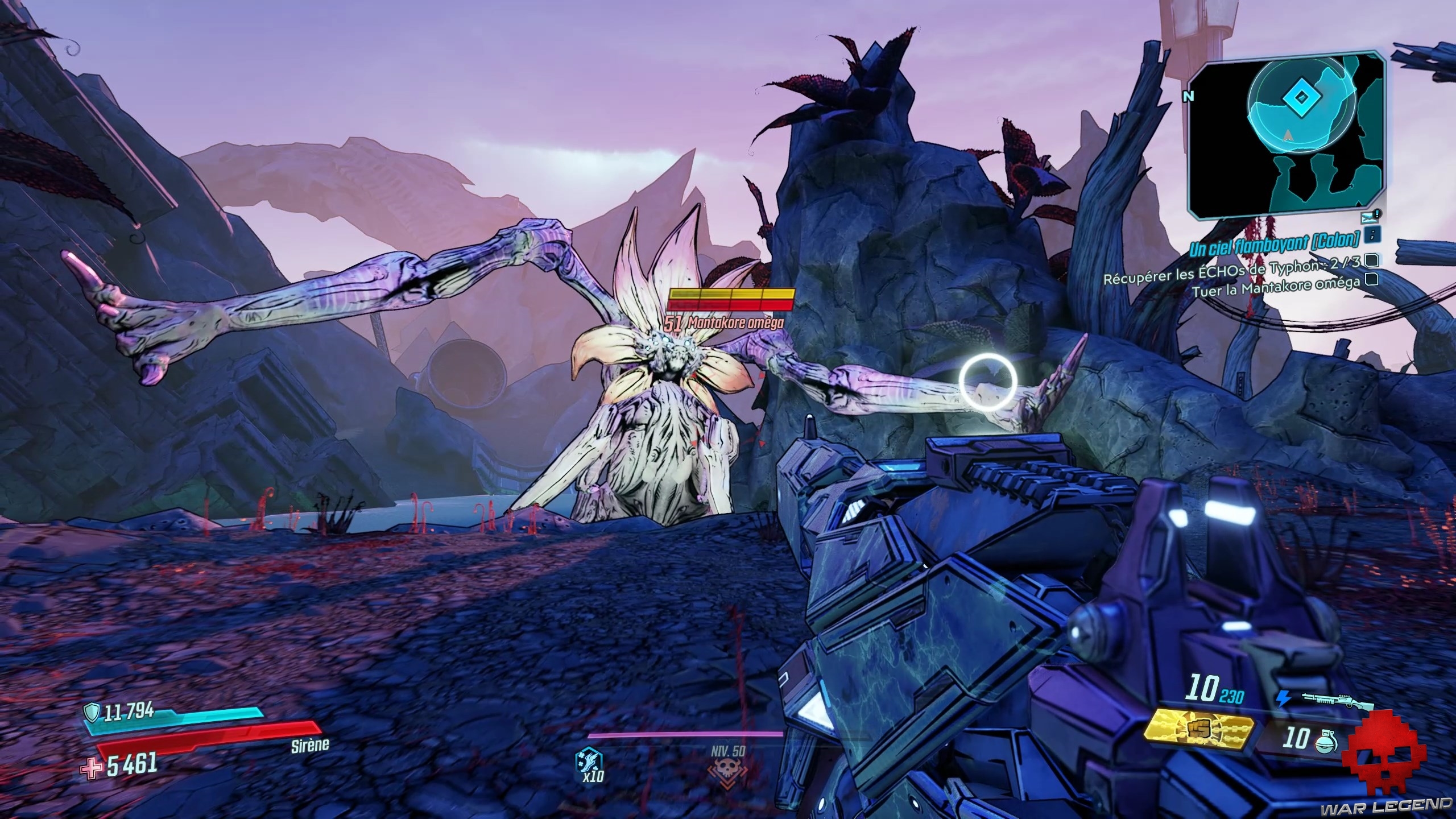Toggle the 'Récupérer les ÉCHOs de Typhon' objective checkbox

click(x=1371, y=261)
